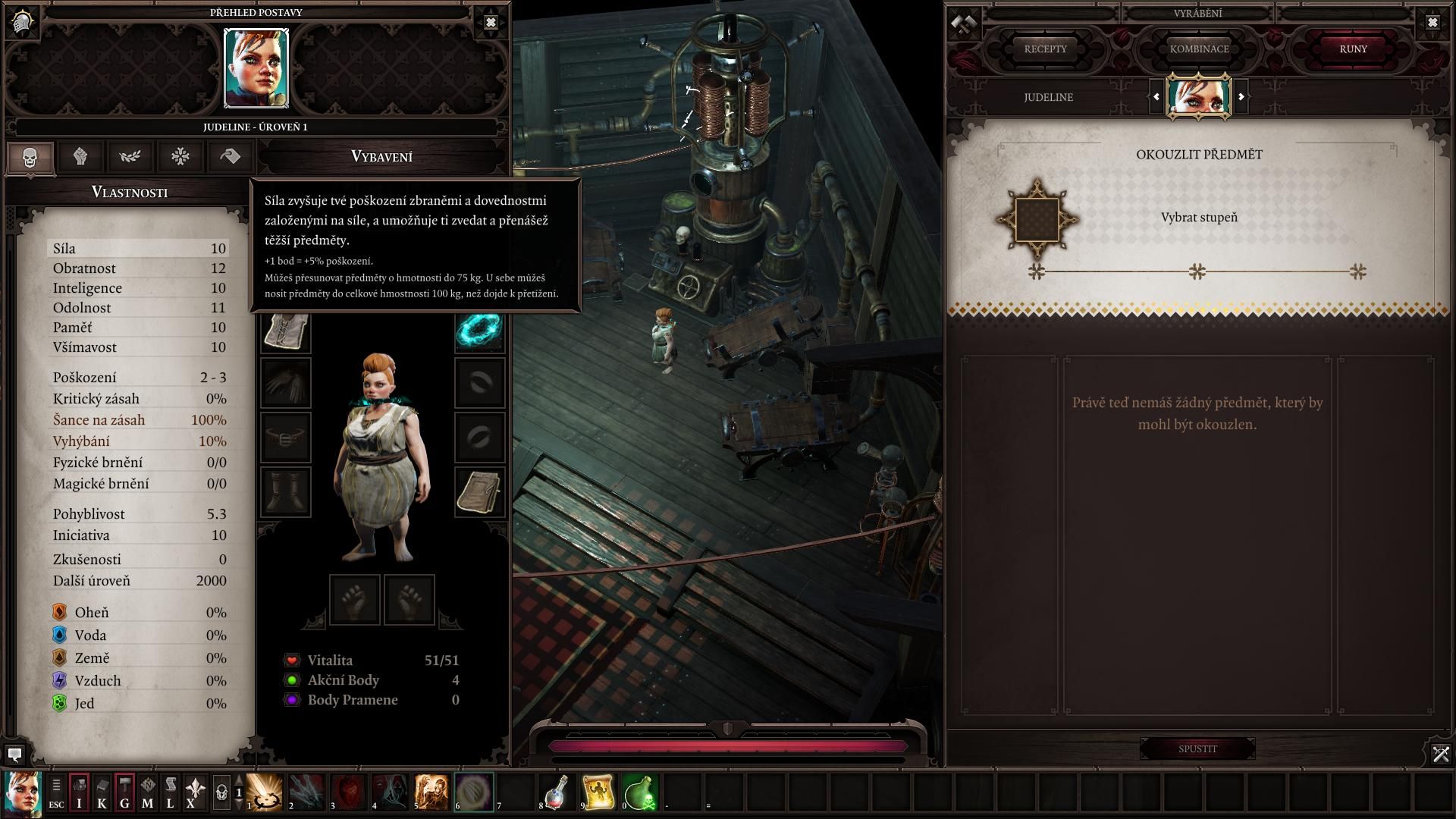
Task: Click the Spustit button
Action: pyautogui.click(x=1197, y=748)
